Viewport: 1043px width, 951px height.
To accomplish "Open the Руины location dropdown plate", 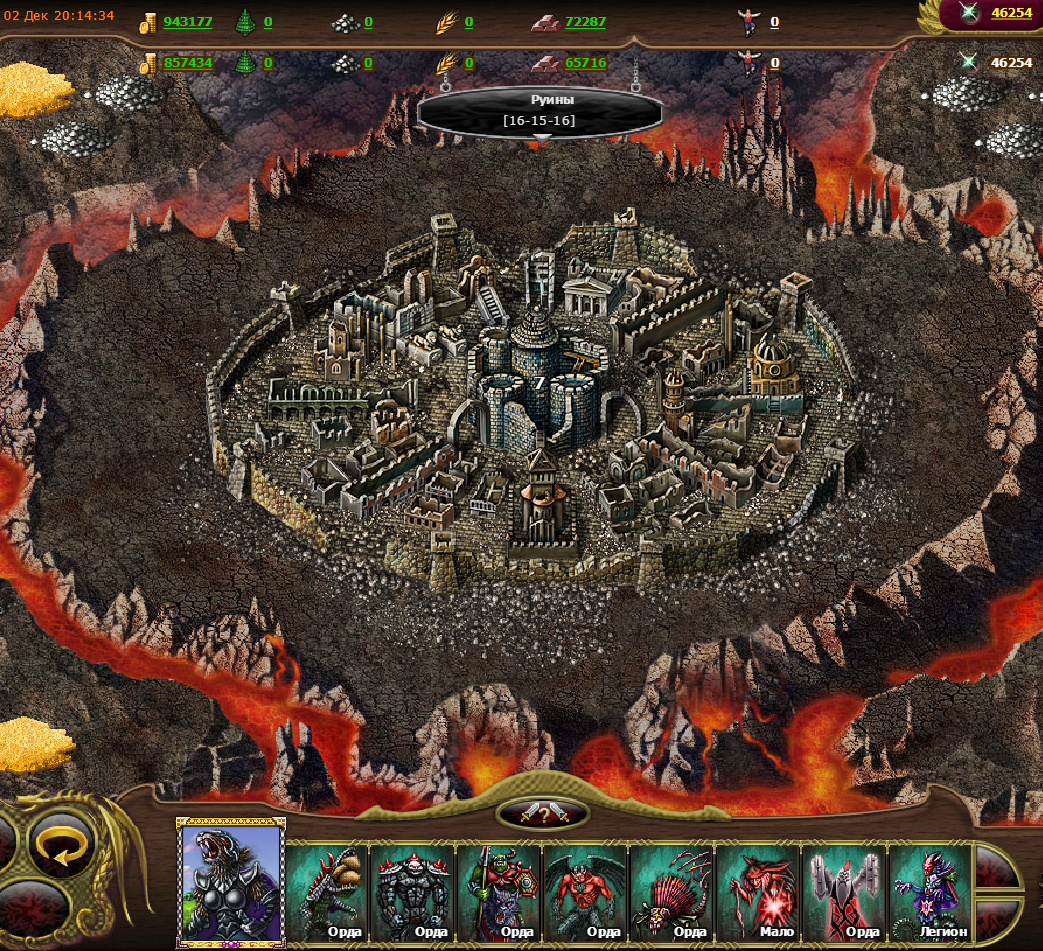I will [539, 111].
